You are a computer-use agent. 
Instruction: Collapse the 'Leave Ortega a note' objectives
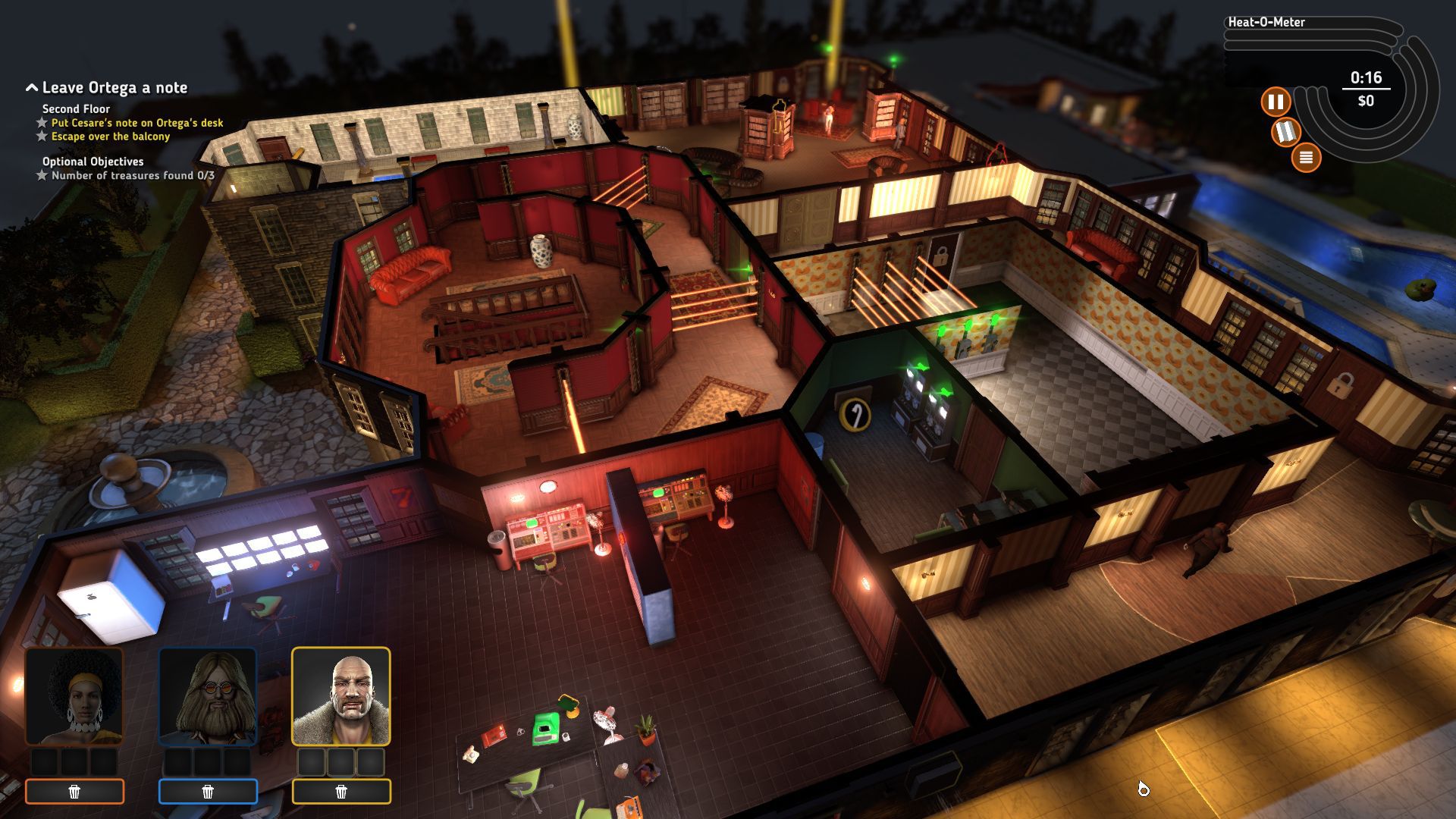click(32, 88)
